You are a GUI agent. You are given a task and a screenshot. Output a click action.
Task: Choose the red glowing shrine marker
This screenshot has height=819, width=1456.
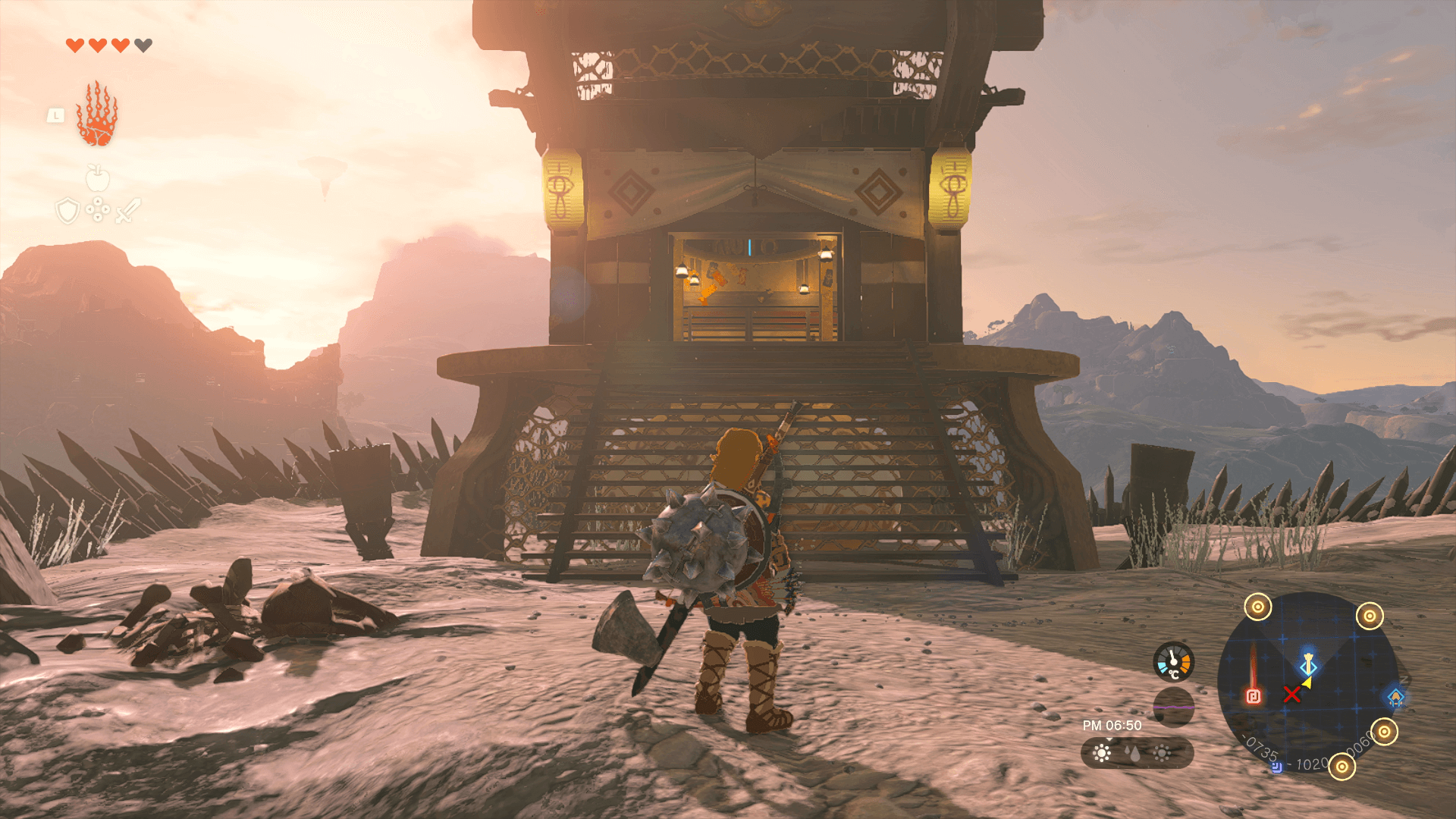point(1254,695)
